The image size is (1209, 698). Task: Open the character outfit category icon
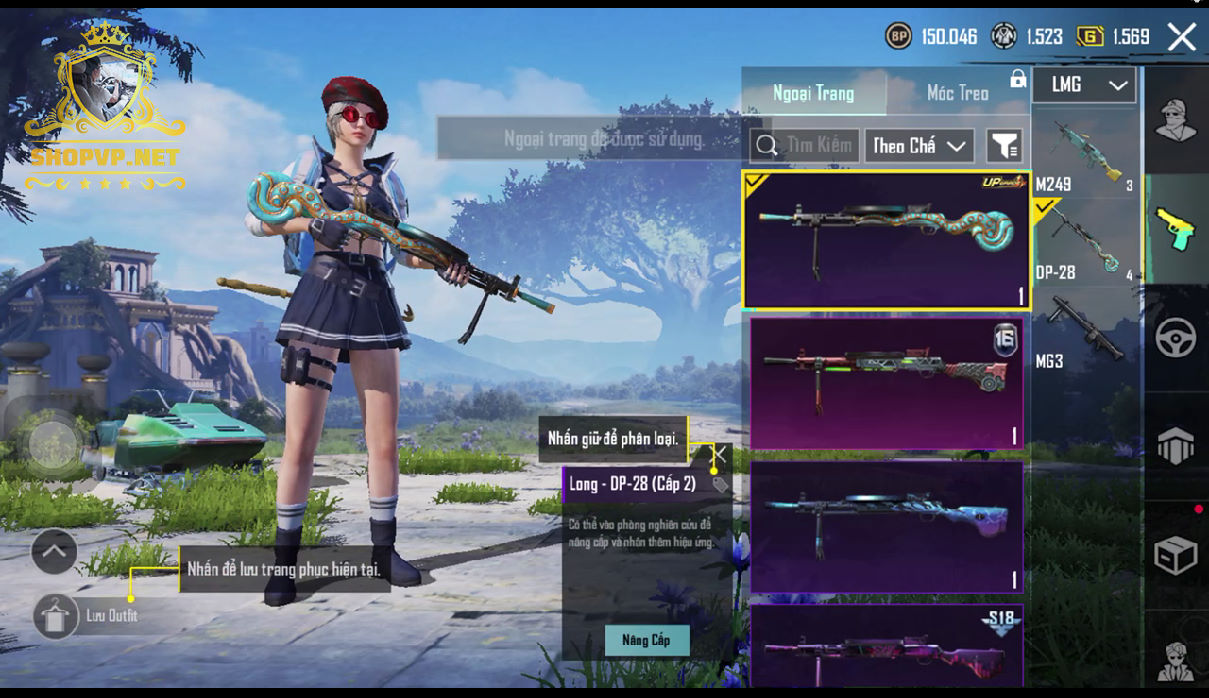1175,122
